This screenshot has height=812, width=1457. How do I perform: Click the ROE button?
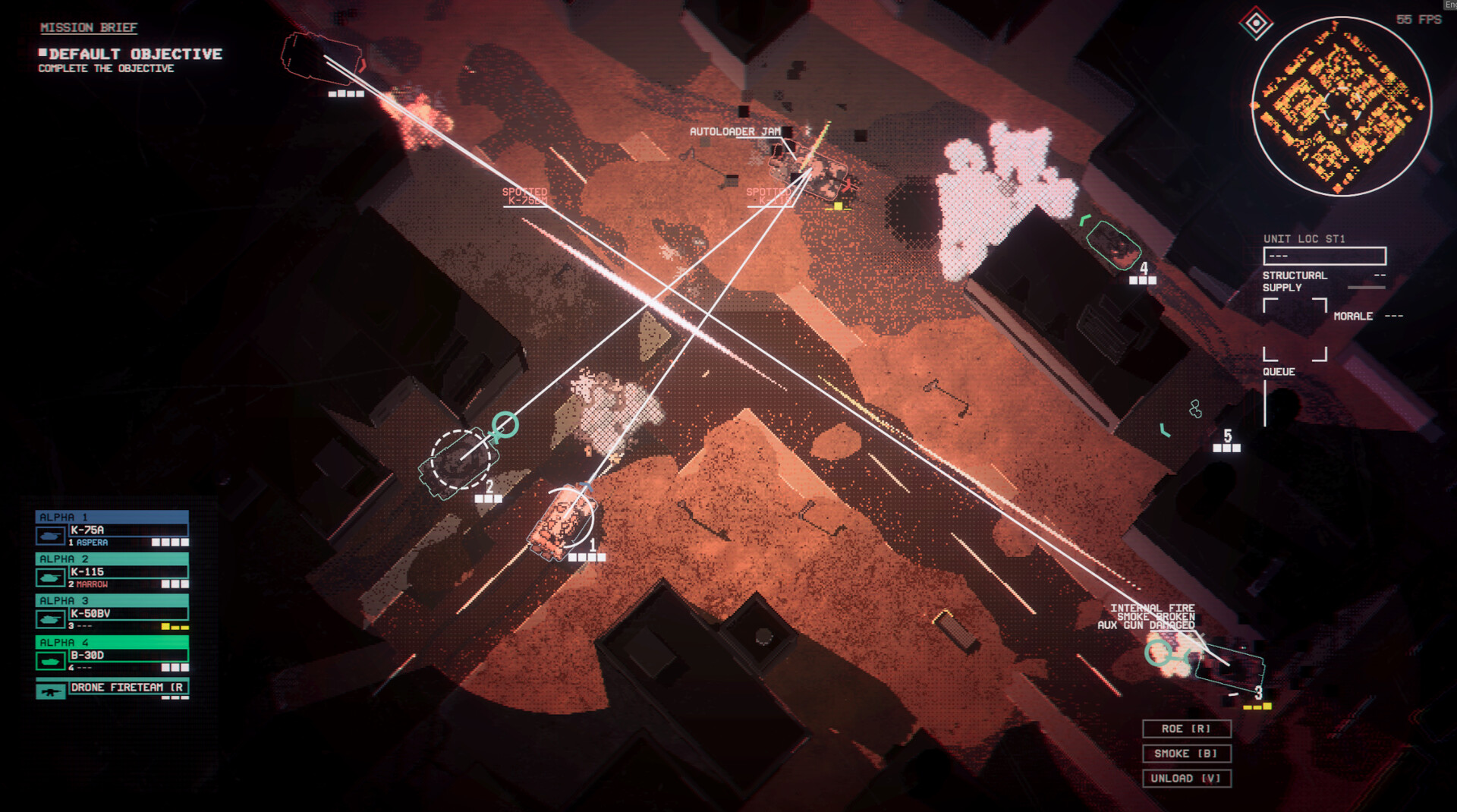(1186, 729)
